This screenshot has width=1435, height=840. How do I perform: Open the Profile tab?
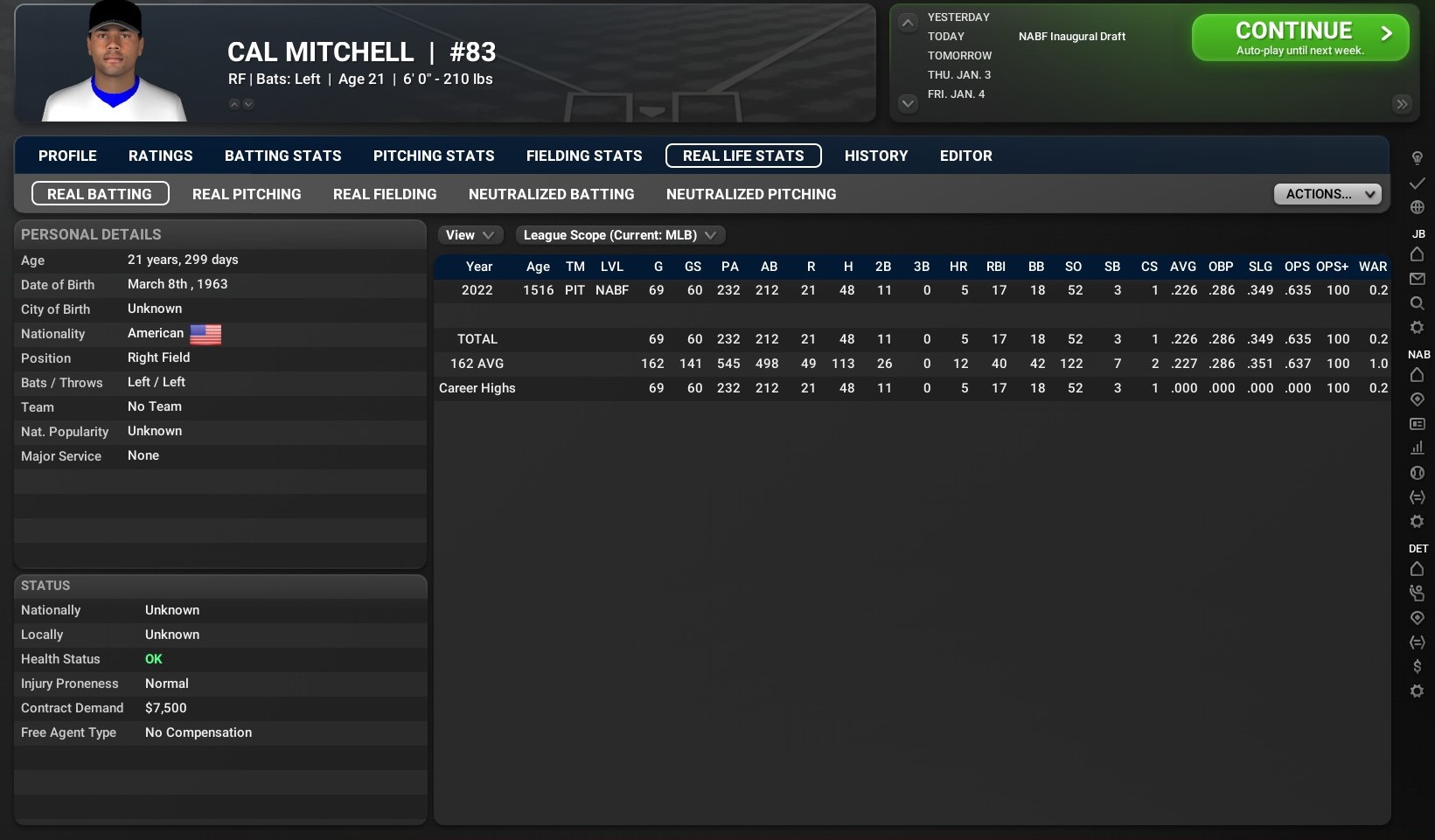click(67, 156)
